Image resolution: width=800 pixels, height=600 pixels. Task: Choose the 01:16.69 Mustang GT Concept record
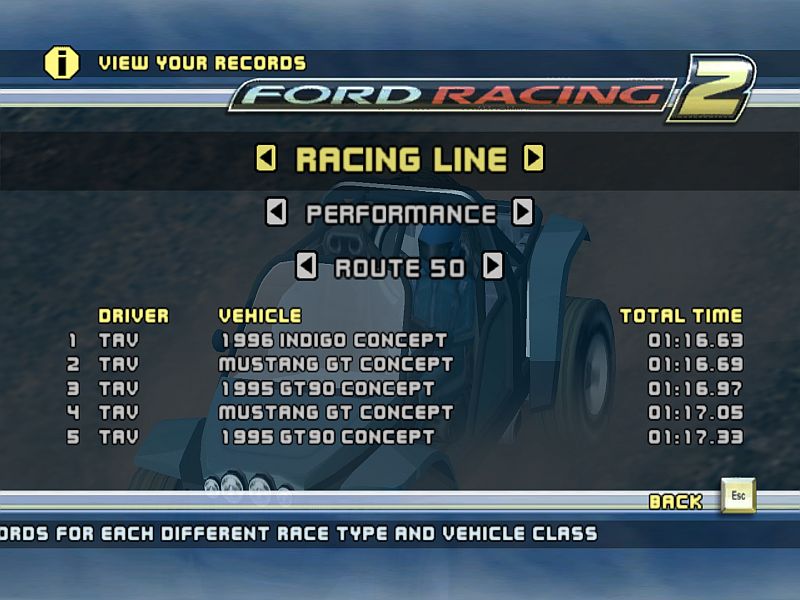click(x=335, y=364)
